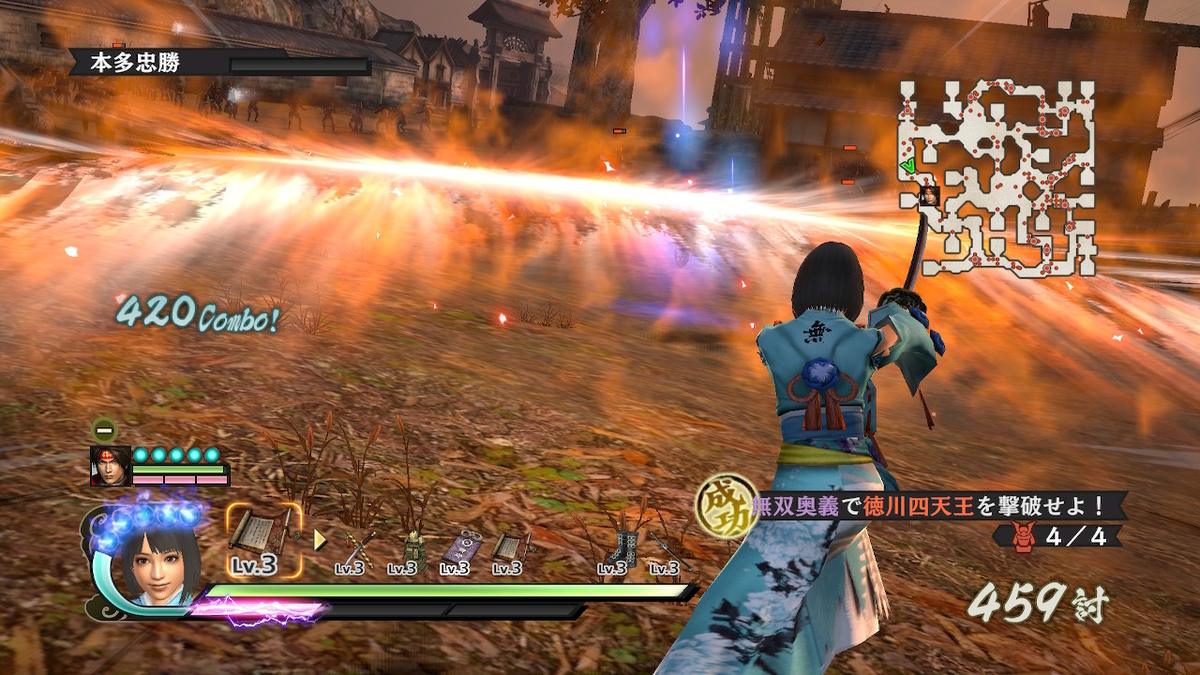1200x675 pixels.
Task: Click the yellow arrow beside selected scroll
Action: click(320, 540)
